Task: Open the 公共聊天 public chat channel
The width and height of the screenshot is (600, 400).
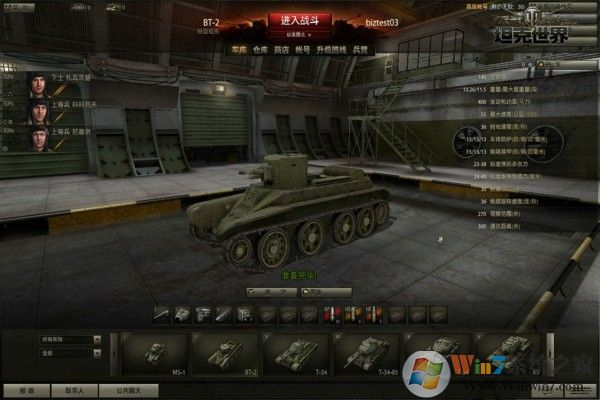Action: tap(128, 391)
